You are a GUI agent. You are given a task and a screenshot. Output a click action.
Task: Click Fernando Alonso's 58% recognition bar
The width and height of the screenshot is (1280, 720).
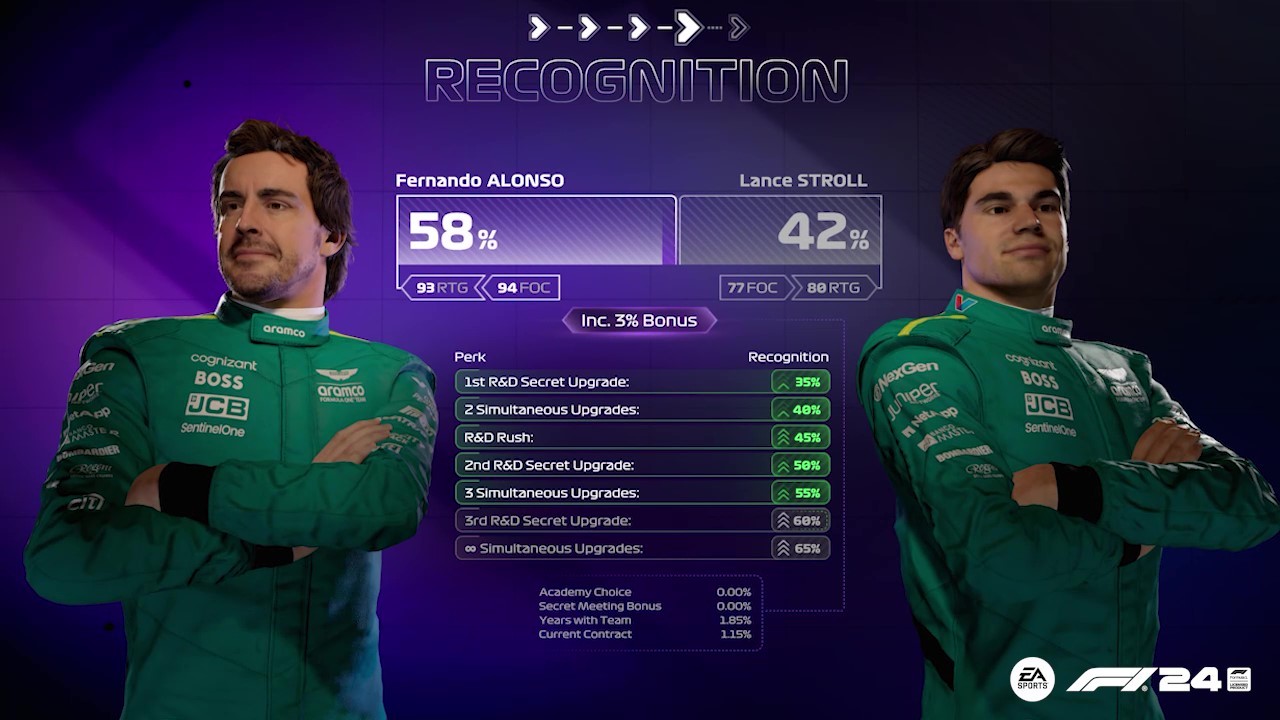(535, 231)
